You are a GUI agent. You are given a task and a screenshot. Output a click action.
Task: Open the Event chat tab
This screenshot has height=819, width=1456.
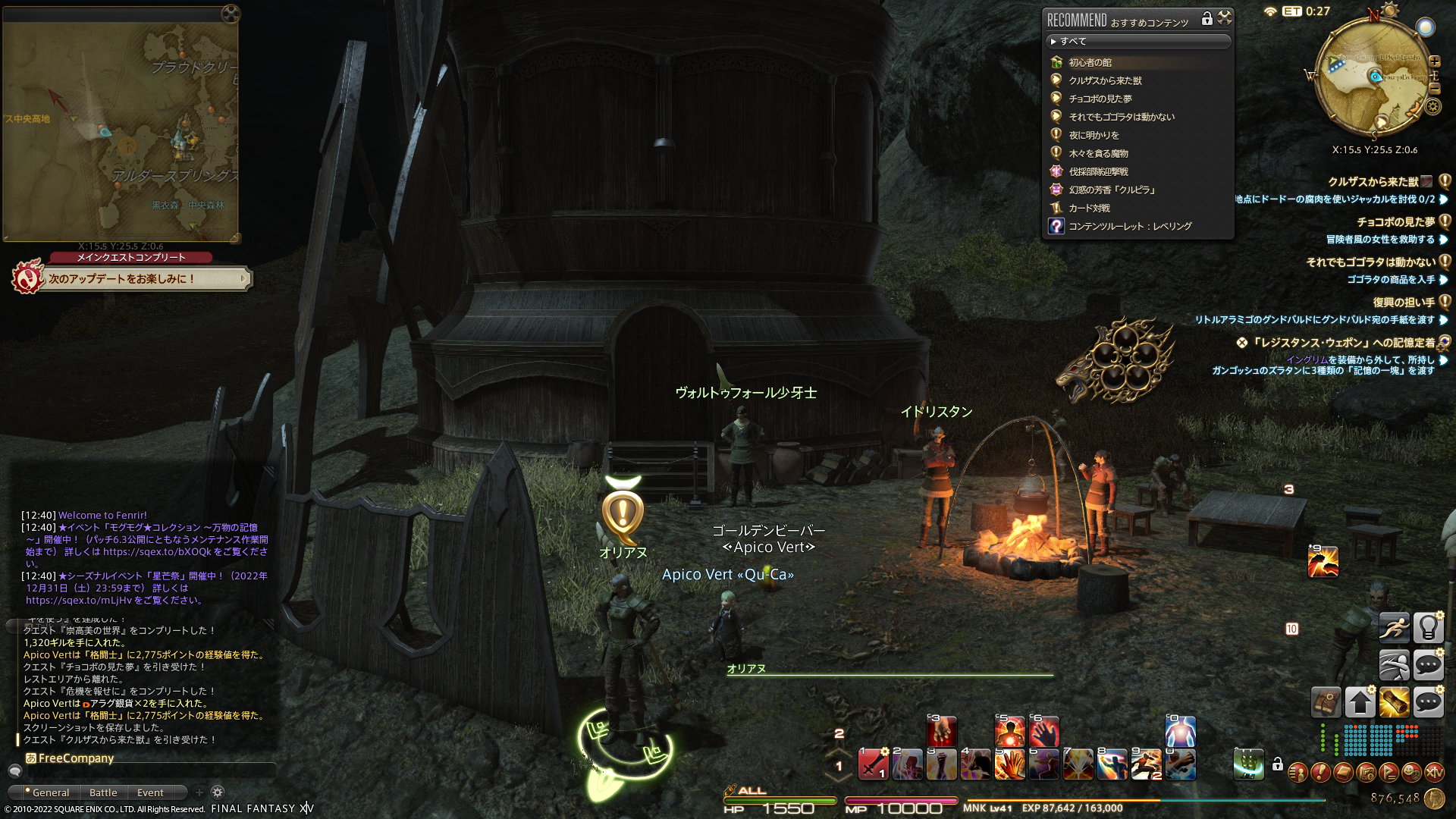coord(150,792)
